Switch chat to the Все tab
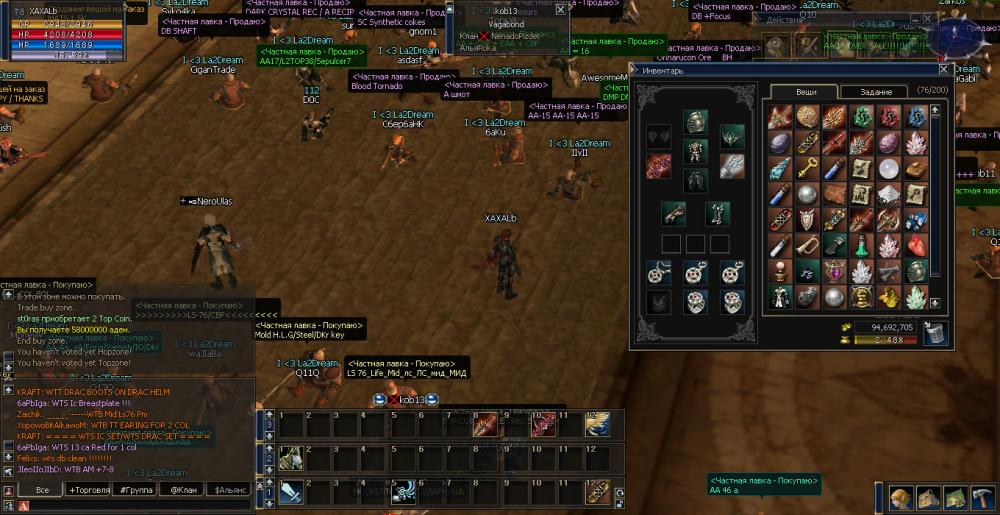Viewport: 1000px width, 515px height. tap(42, 489)
